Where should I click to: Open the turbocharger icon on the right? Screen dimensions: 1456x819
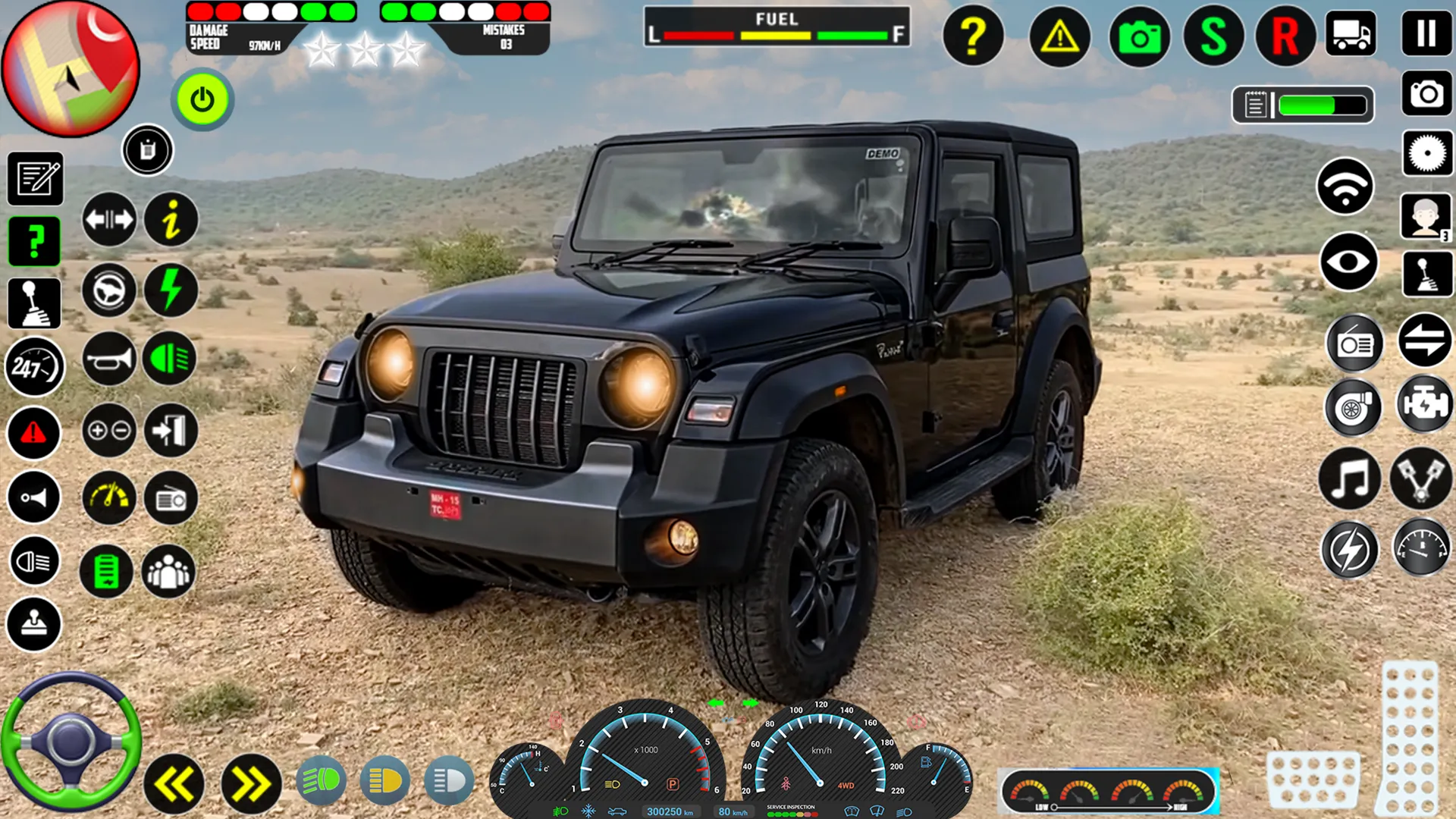(x=1355, y=407)
